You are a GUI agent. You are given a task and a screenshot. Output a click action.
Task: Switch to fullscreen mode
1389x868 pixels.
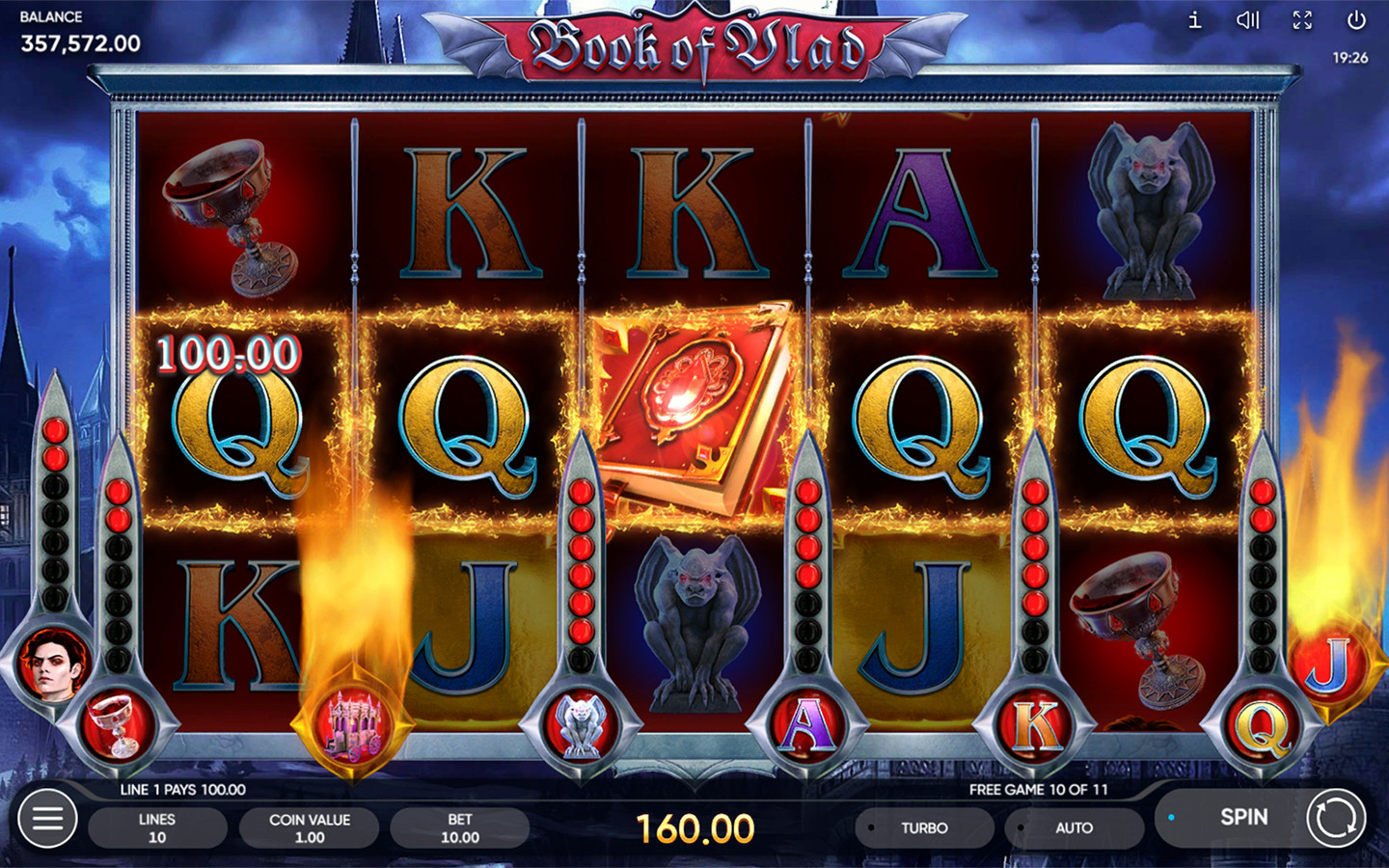click(x=1302, y=20)
